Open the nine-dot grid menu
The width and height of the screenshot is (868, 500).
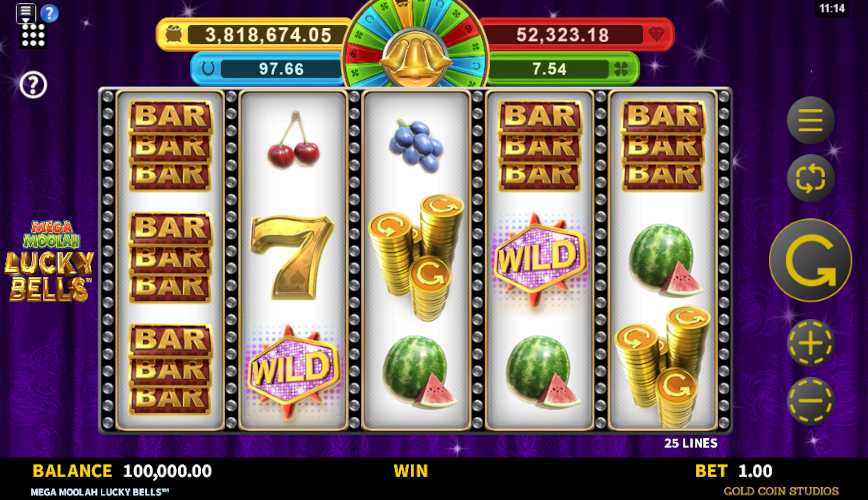33,37
